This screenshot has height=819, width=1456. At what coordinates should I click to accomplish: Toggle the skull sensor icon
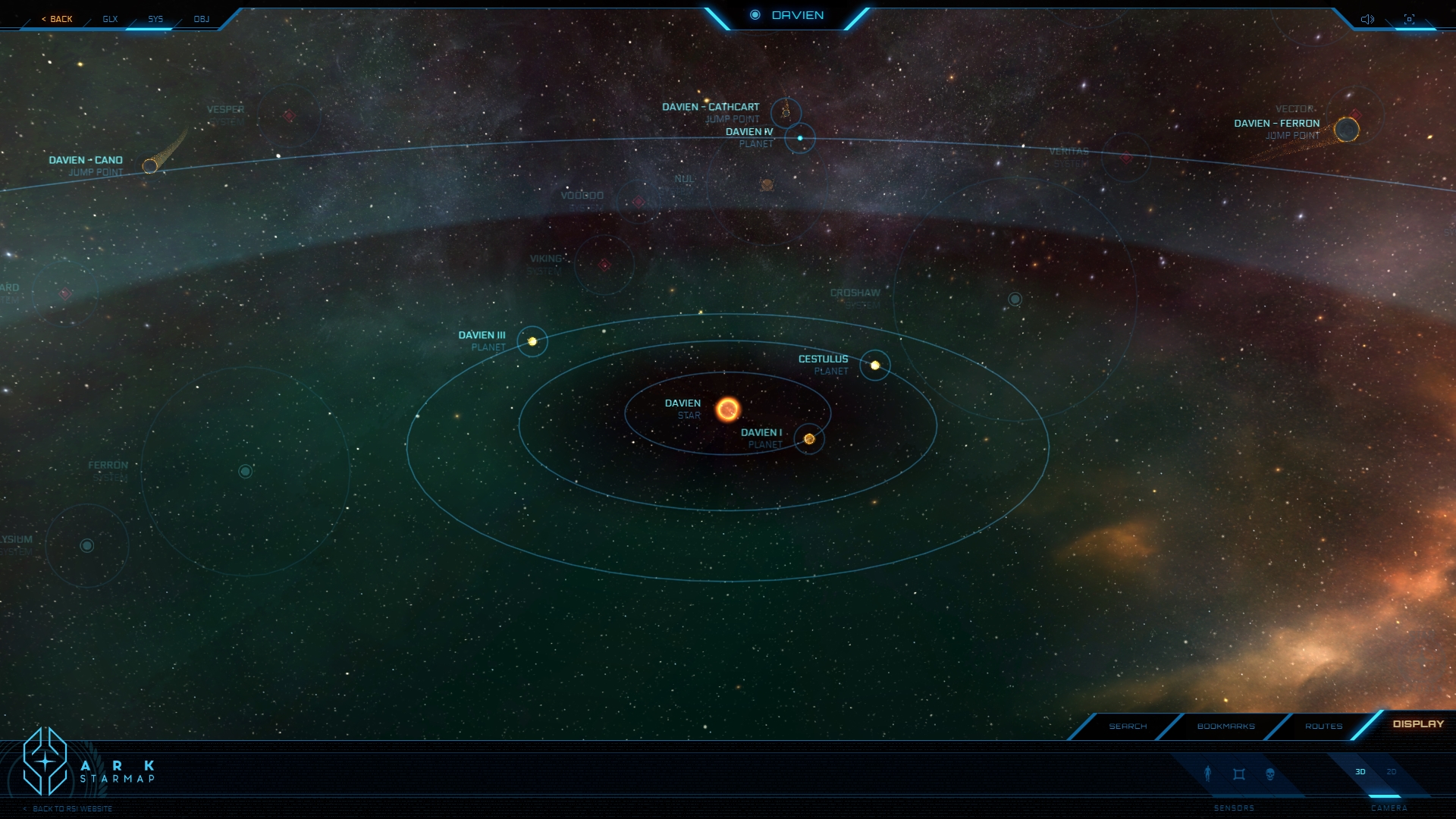1270,774
